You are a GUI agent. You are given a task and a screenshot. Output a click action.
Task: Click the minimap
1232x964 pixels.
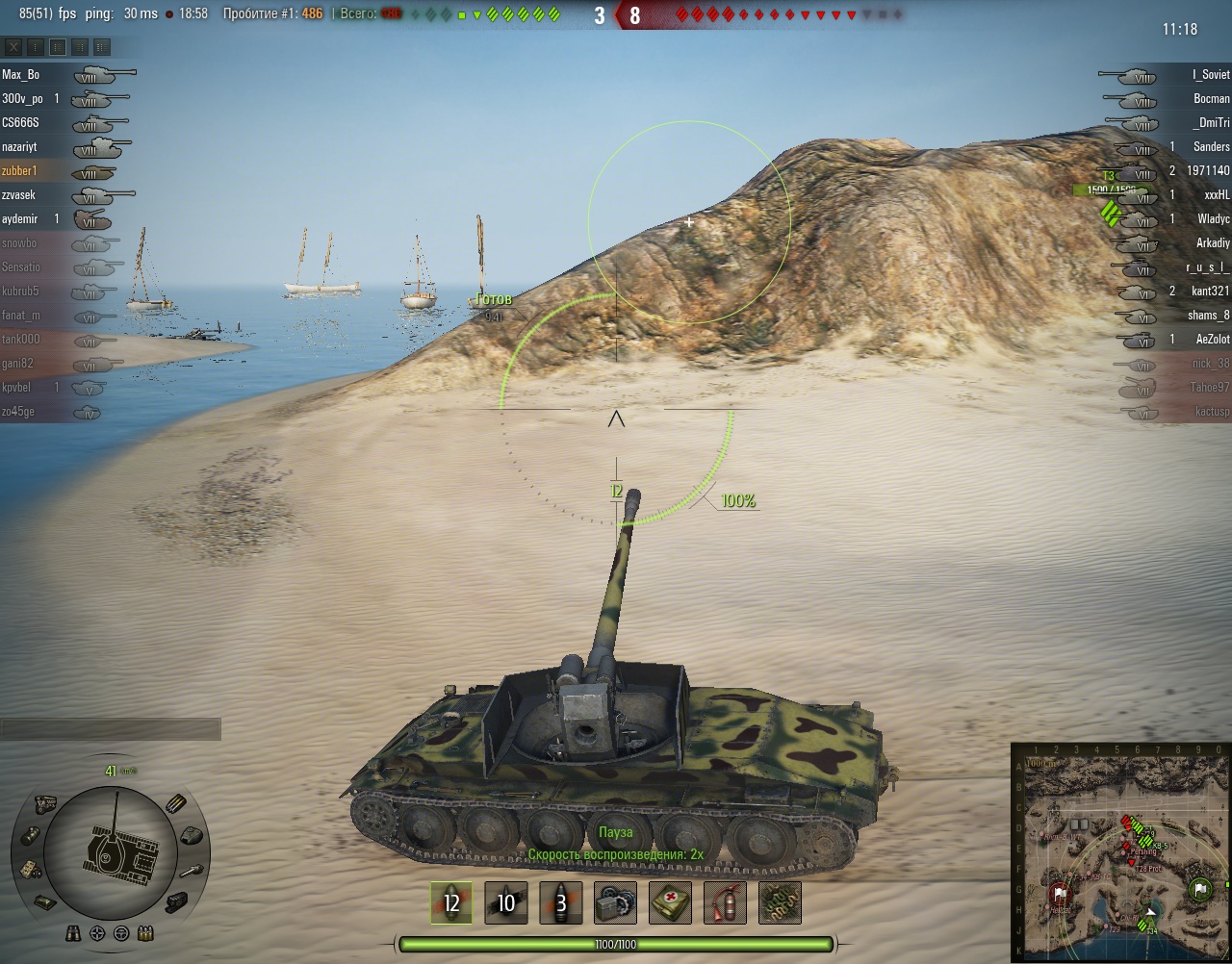tap(1120, 852)
